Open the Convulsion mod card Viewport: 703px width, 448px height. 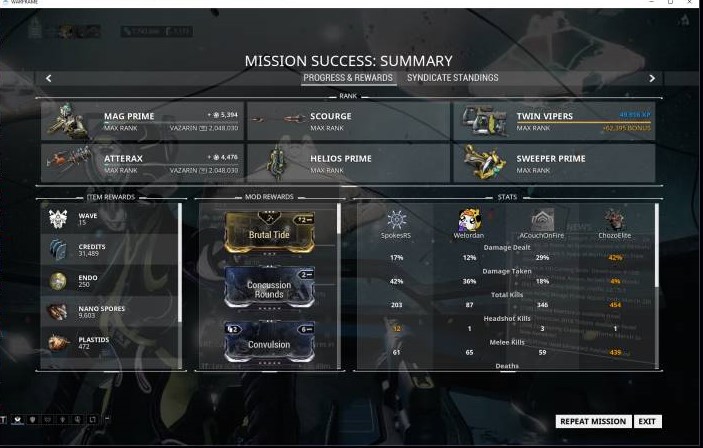pos(269,343)
